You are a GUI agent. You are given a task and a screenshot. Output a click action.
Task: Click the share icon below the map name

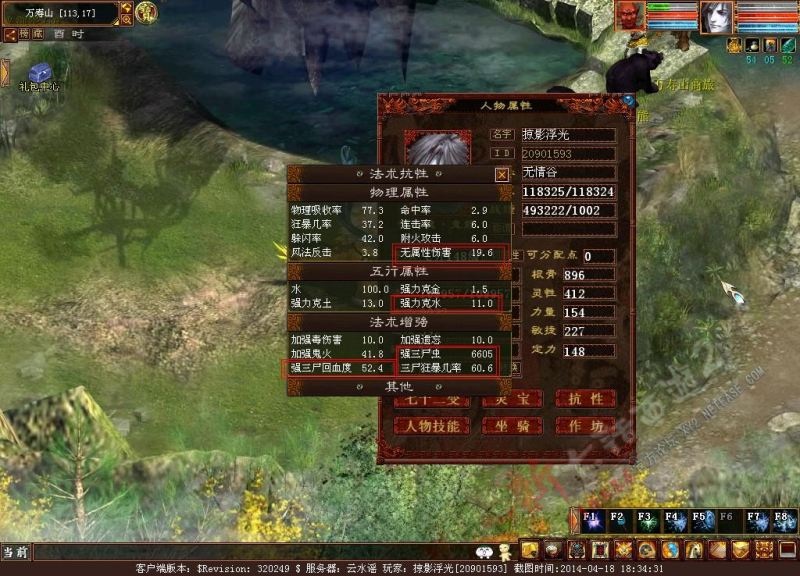click(x=9, y=34)
